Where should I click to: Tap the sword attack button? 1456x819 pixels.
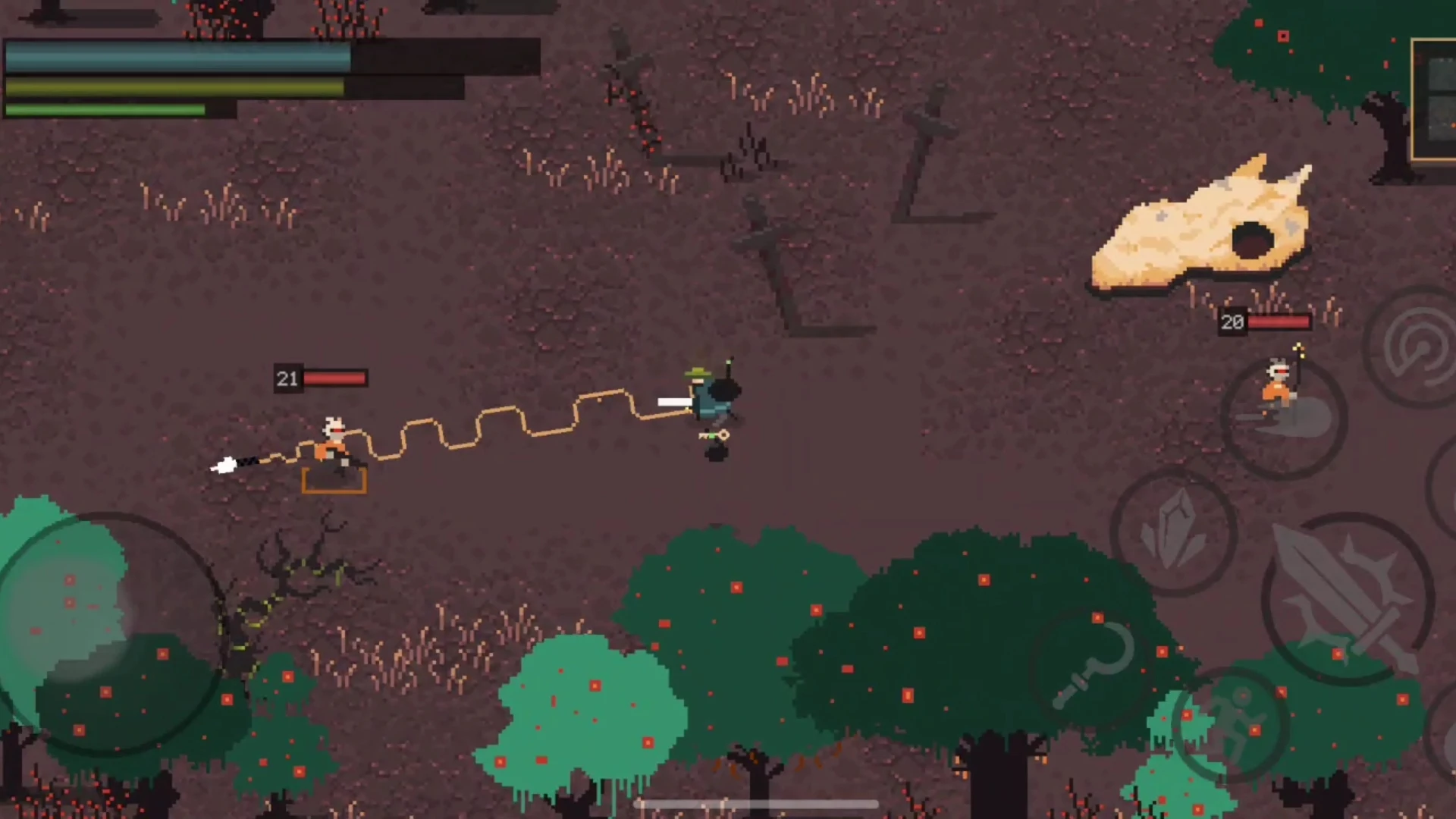pyautogui.click(x=1348, y=599)
